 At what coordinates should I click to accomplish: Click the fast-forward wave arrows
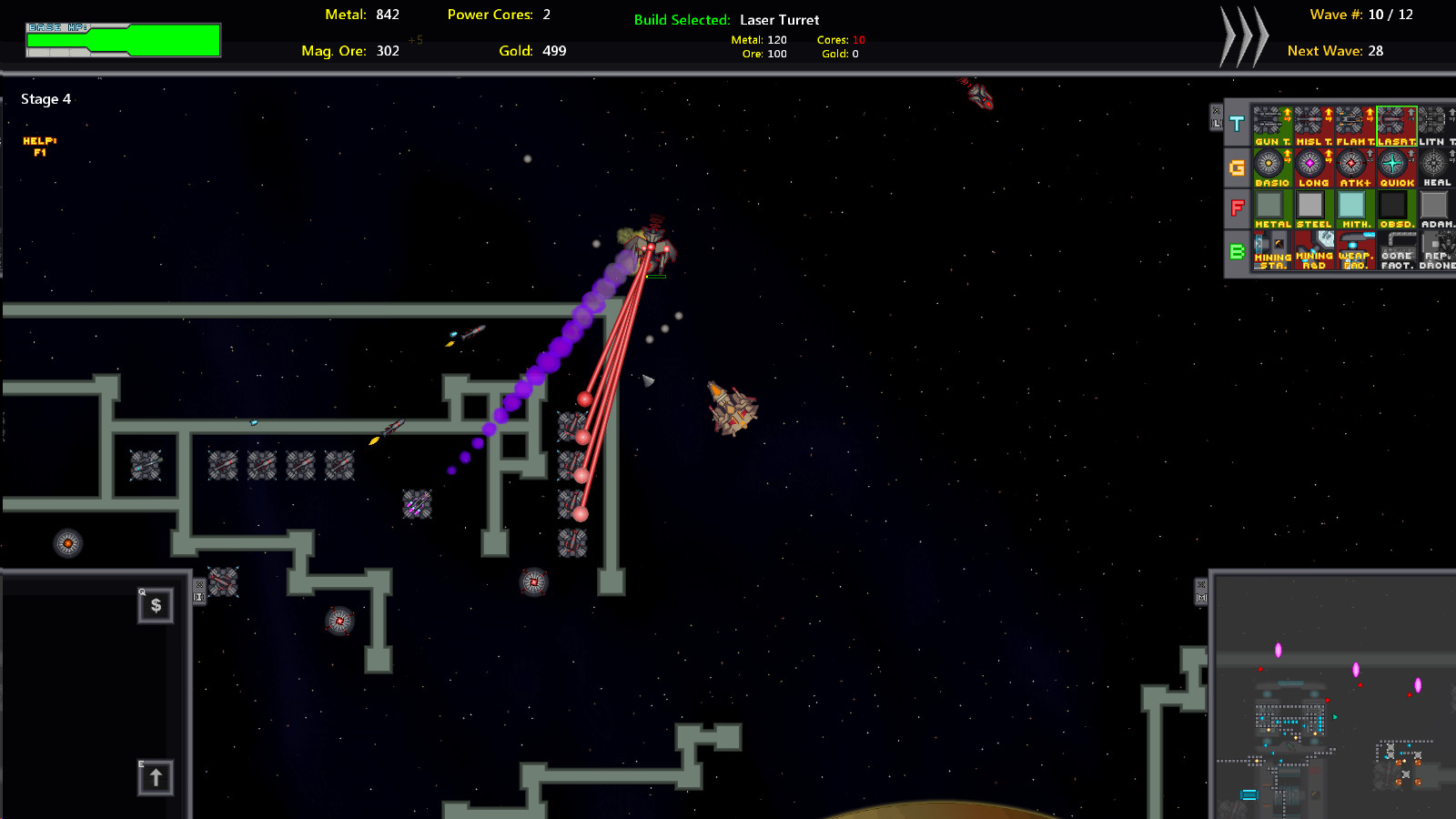coord(1245,35)
